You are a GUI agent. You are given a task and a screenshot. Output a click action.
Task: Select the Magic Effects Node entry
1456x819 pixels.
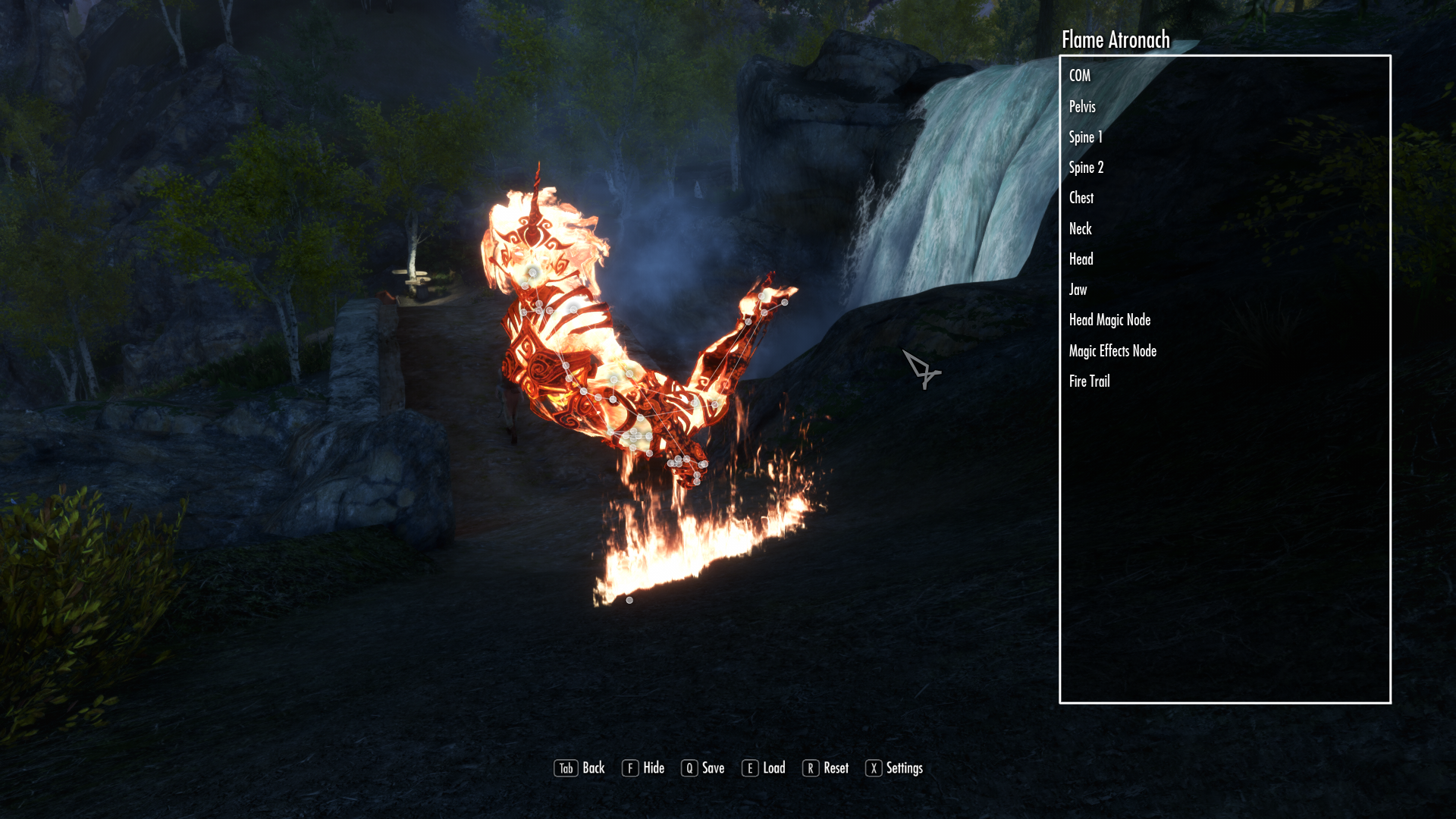pos(1112,351)
